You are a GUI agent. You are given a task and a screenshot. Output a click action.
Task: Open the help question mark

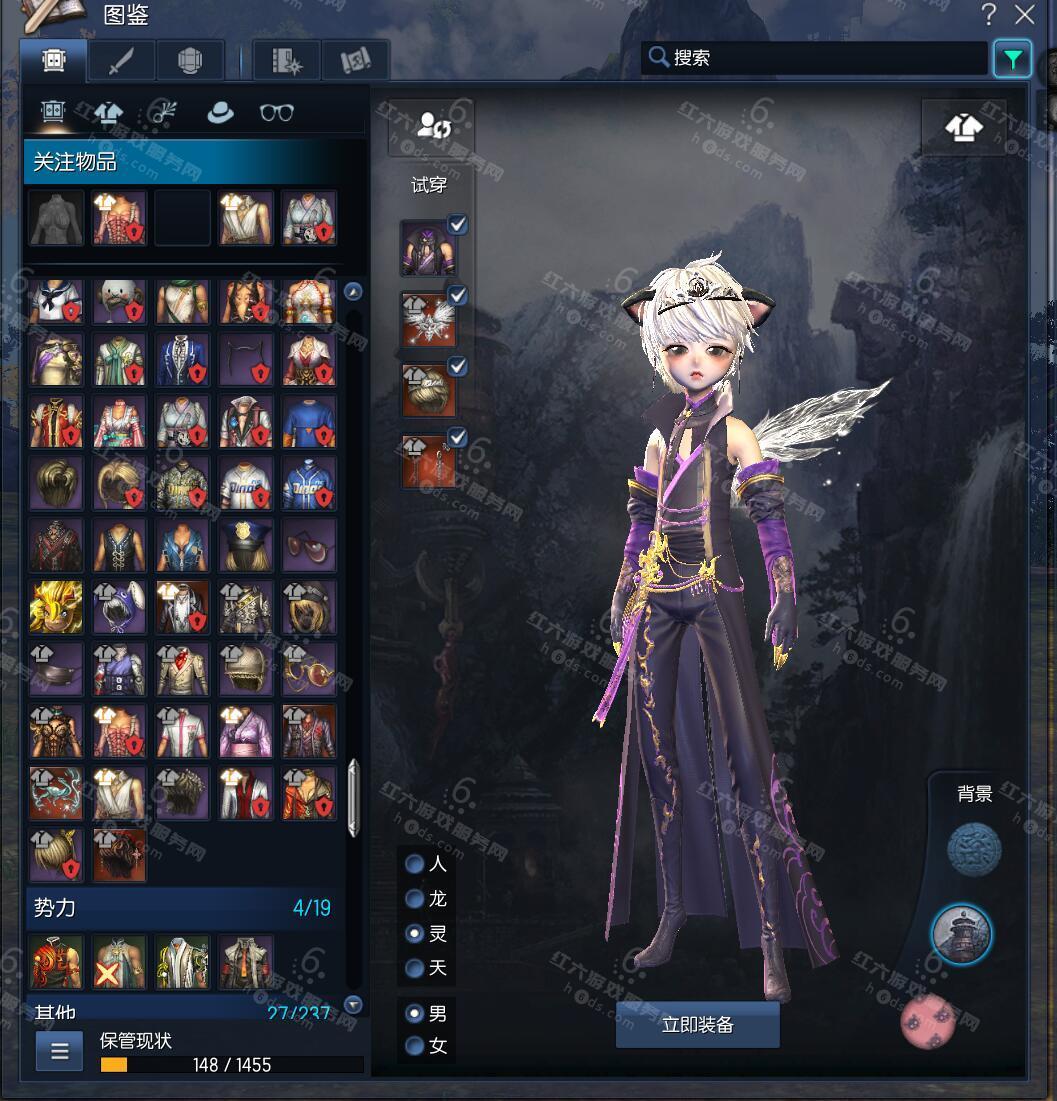tap(989, 15)
